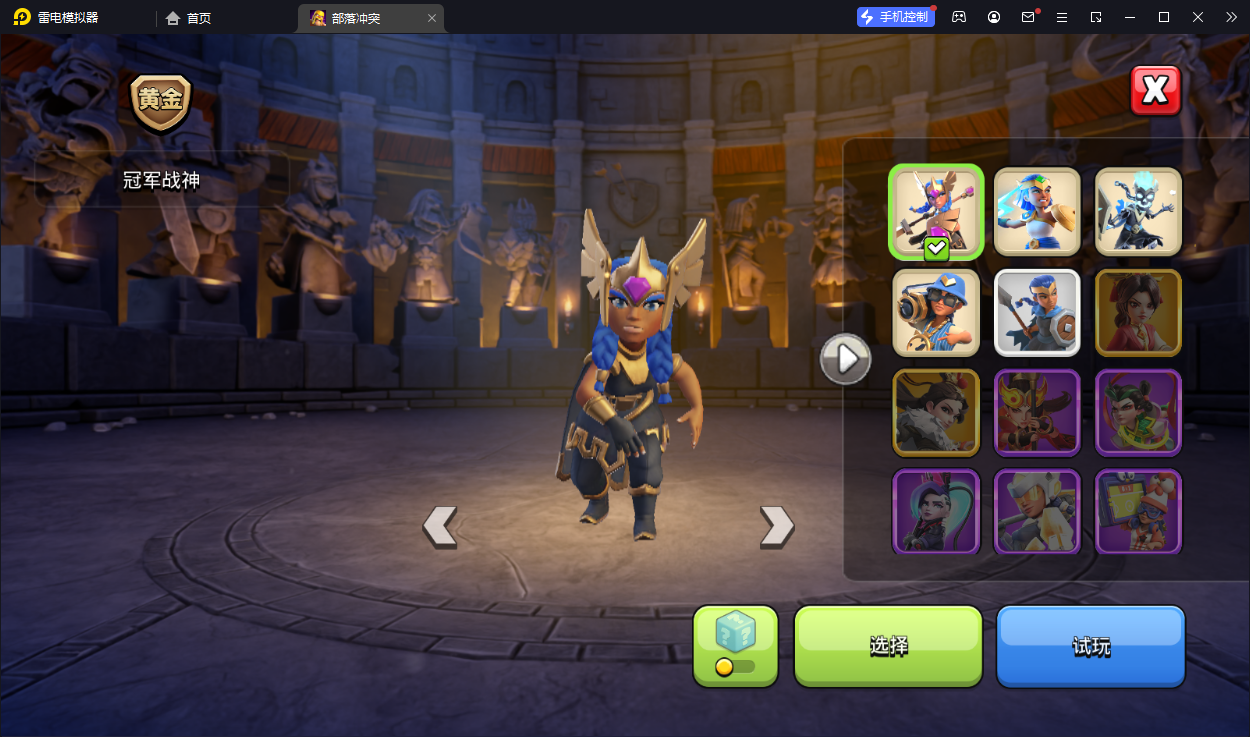Choose the default spear and shield skin
Image resolution: width=1250 pixels, height=737 pixels.
coord(1037,312)
